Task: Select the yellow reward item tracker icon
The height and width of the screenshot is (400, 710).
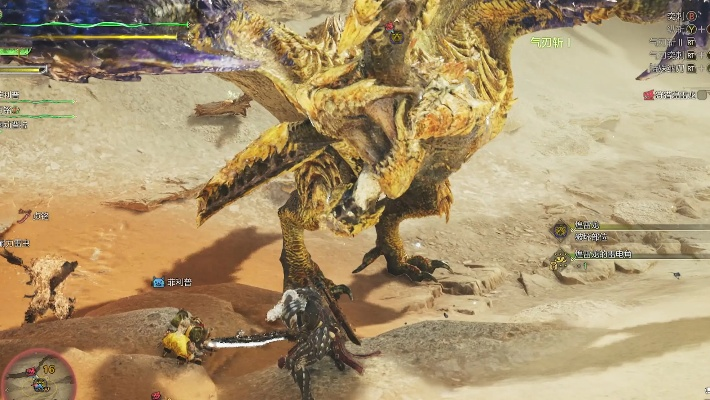Action: [560, 259]
